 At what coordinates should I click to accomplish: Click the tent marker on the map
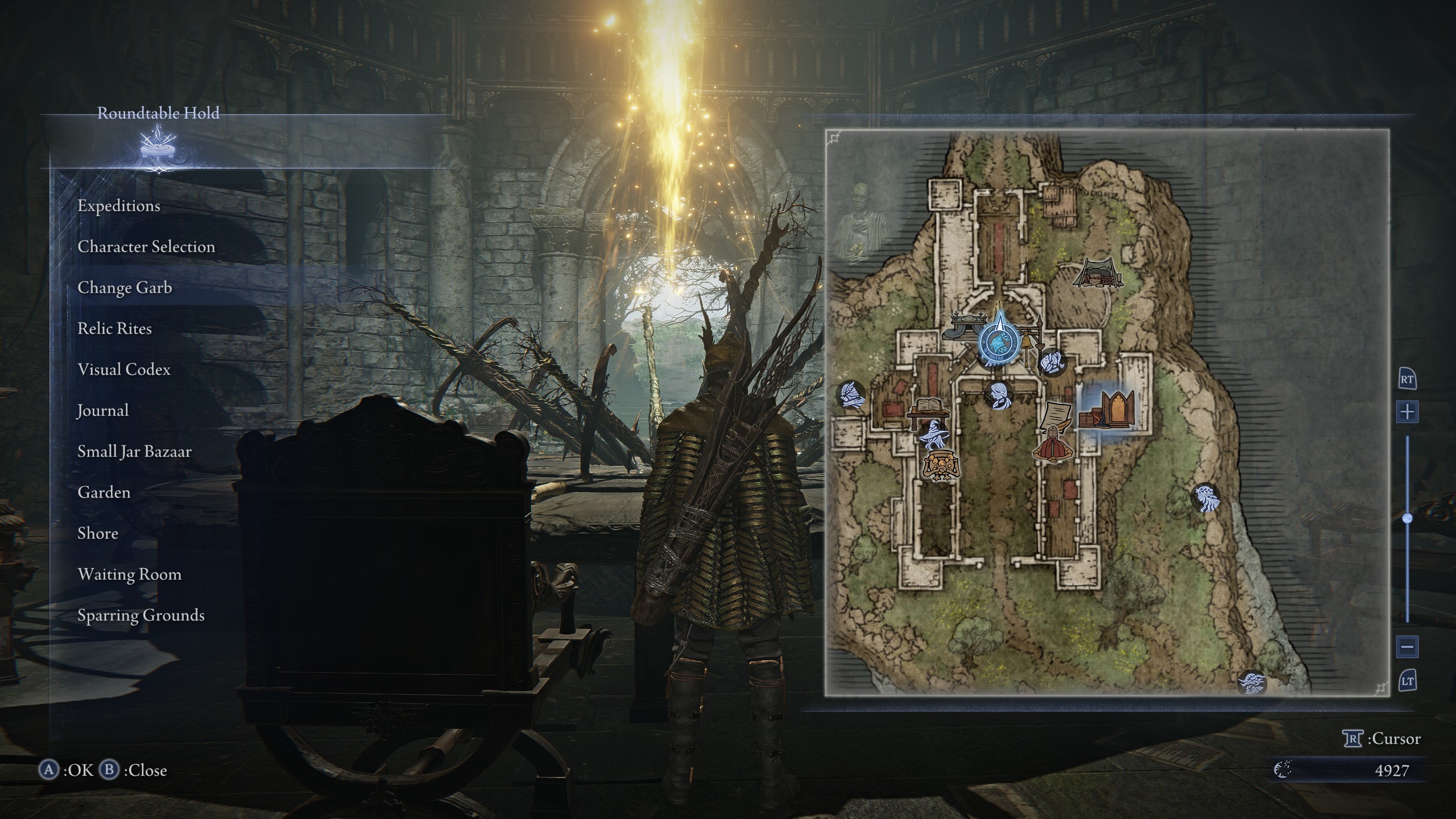coord(1098,273)
